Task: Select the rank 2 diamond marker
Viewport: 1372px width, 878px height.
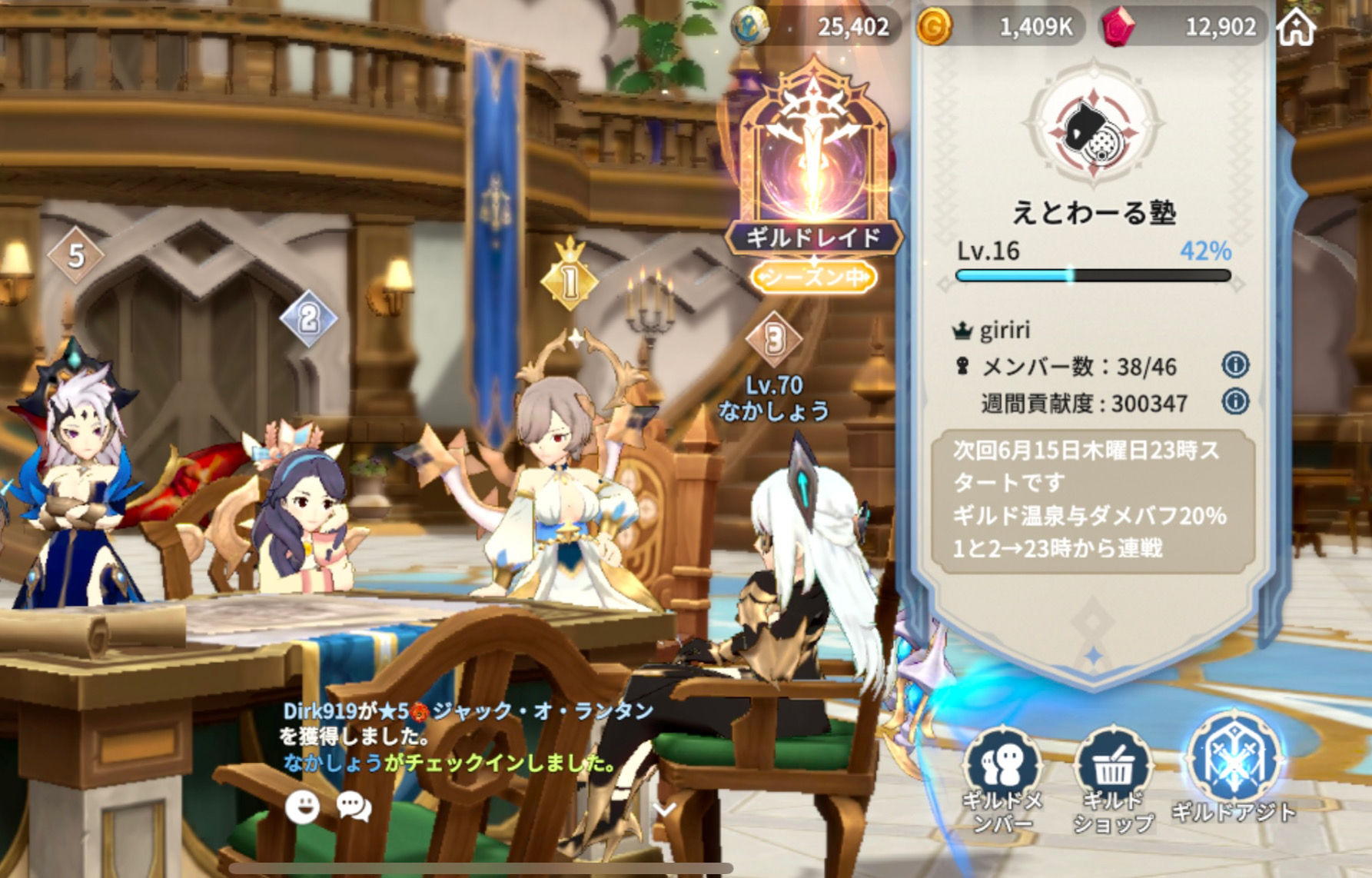Action: (x=308, y=318)
